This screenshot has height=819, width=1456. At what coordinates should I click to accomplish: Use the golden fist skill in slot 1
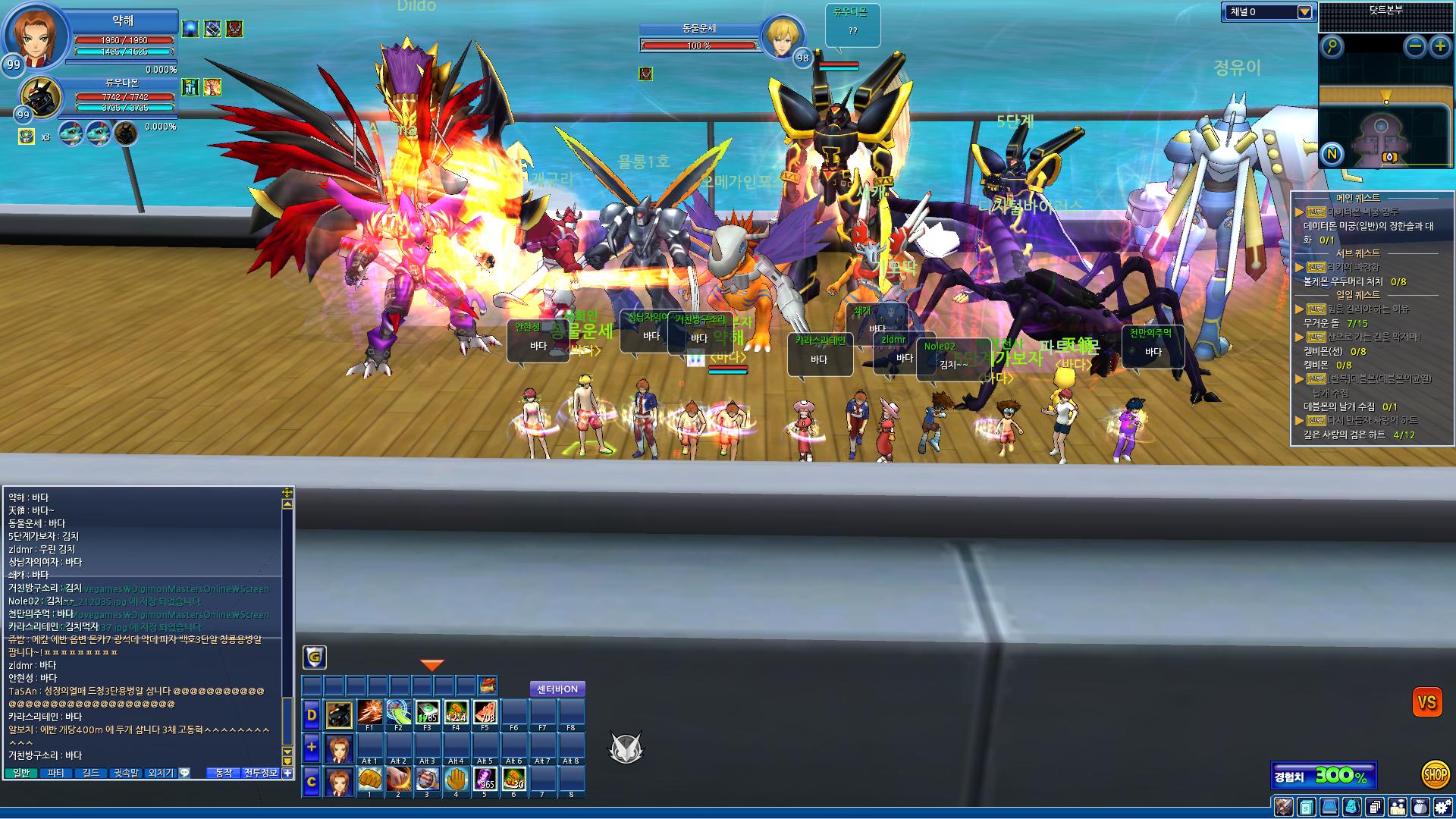point(369,779)
